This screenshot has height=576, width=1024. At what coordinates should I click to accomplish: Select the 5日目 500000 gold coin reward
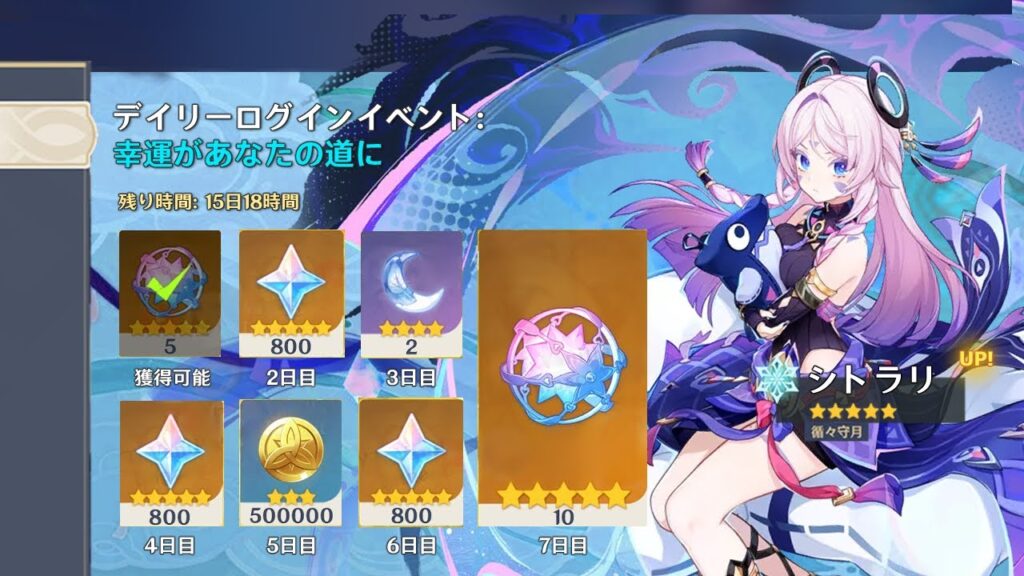(290, 461)
